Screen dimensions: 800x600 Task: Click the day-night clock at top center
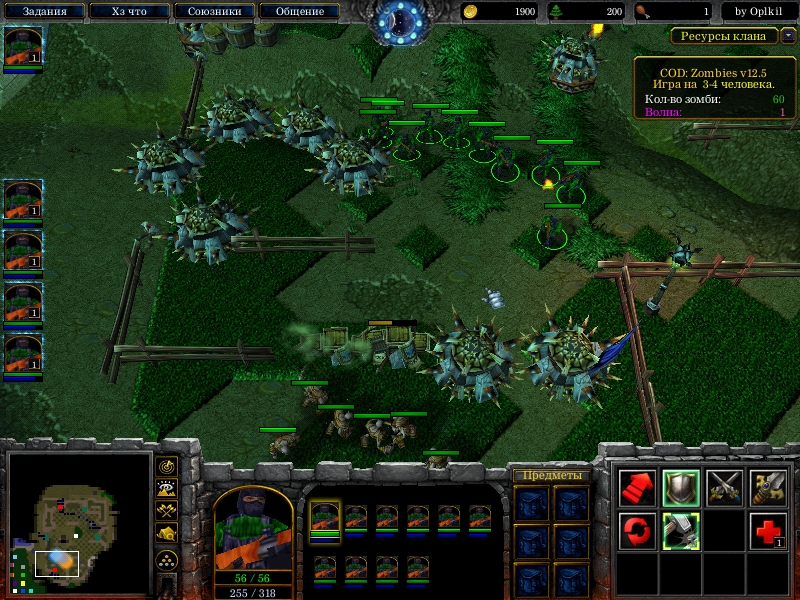(400, 20)
